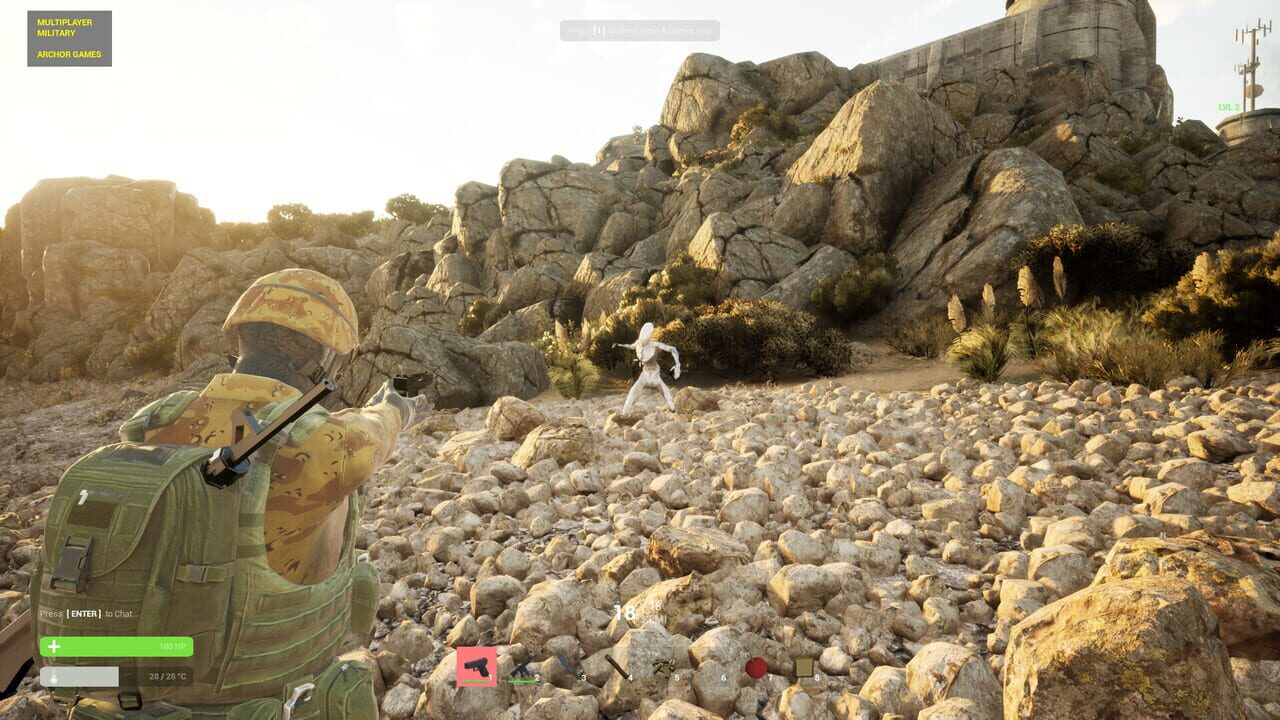Select the hatchet in hotbar slot 3

(566, 666)
